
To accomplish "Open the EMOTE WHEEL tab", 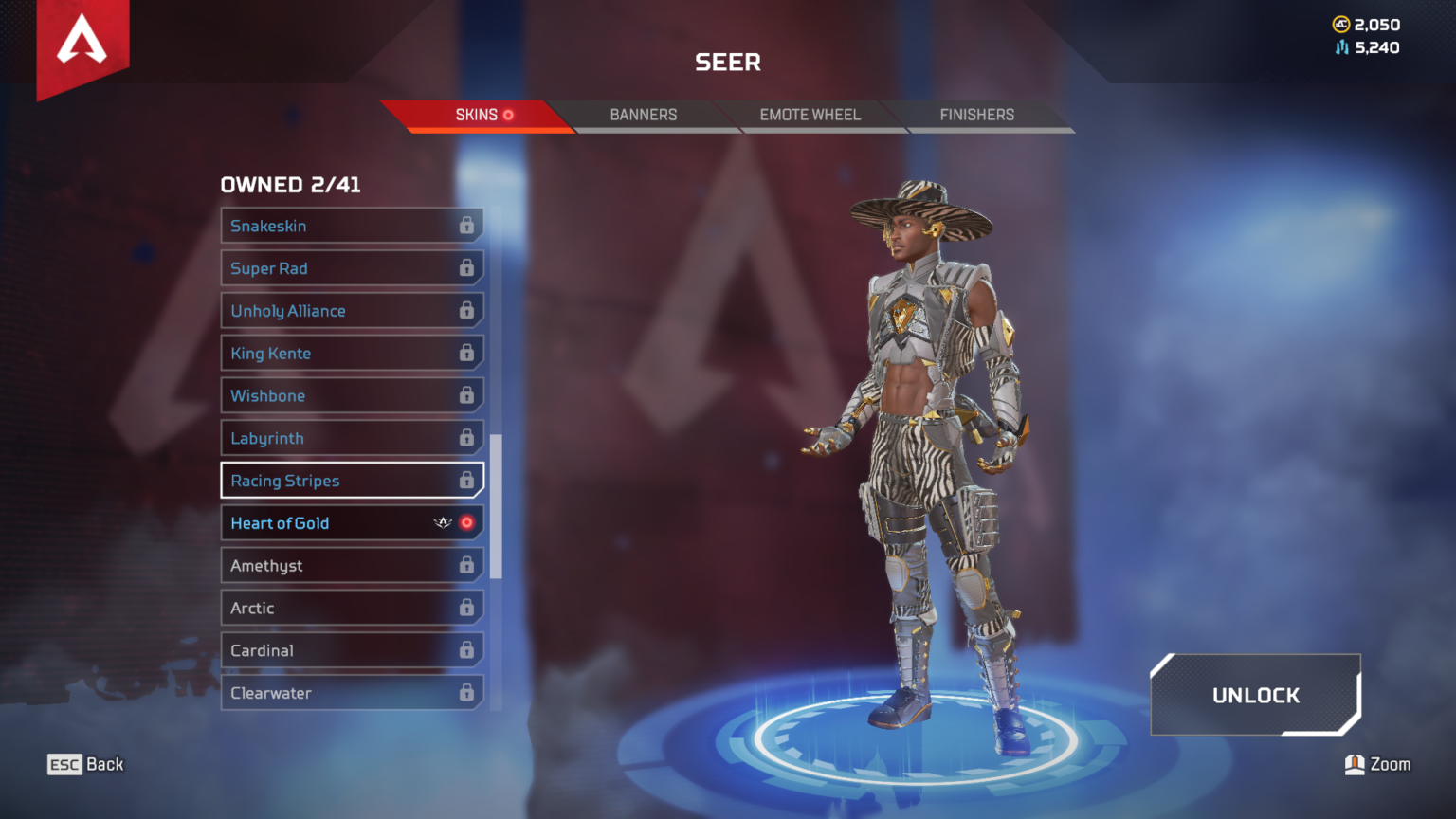I will (810, 115).
